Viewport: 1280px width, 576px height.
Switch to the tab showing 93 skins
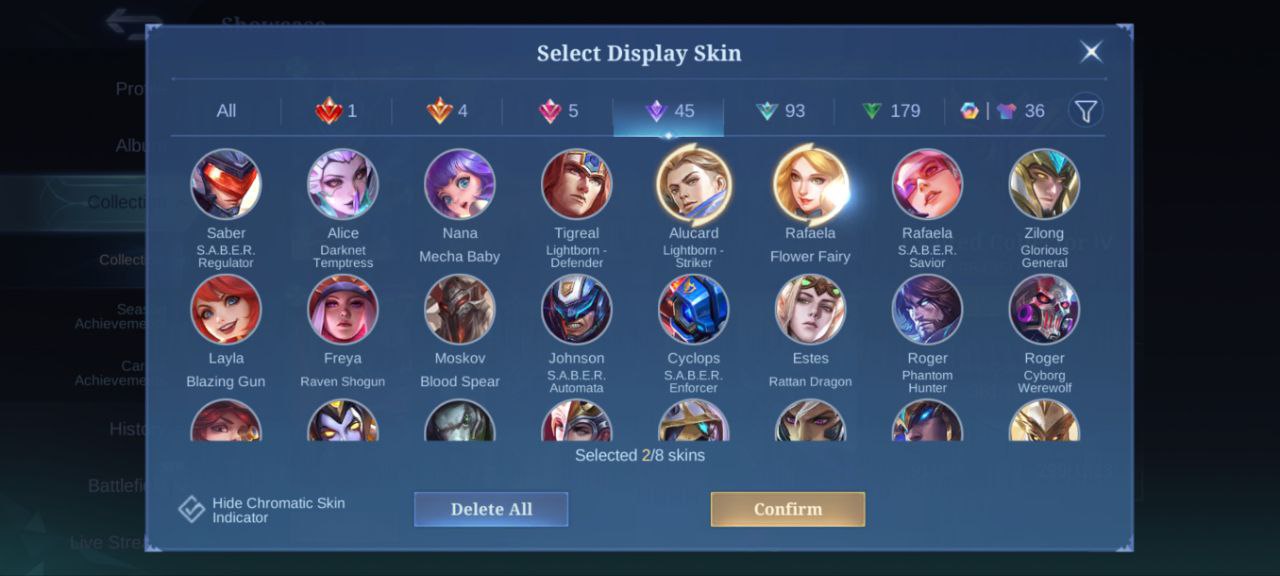pos(780,111)
